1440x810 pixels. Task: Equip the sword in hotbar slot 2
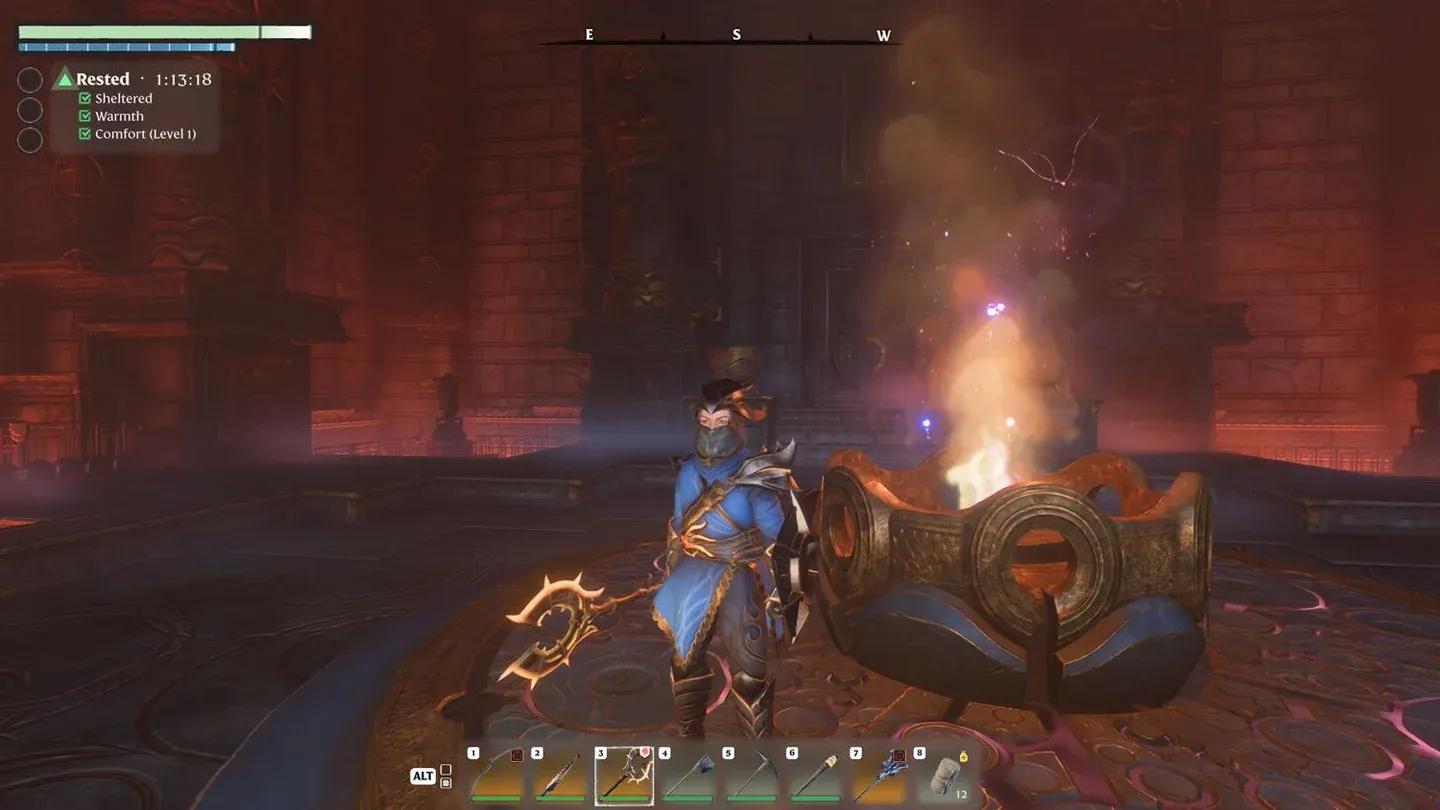pos(561,777)
